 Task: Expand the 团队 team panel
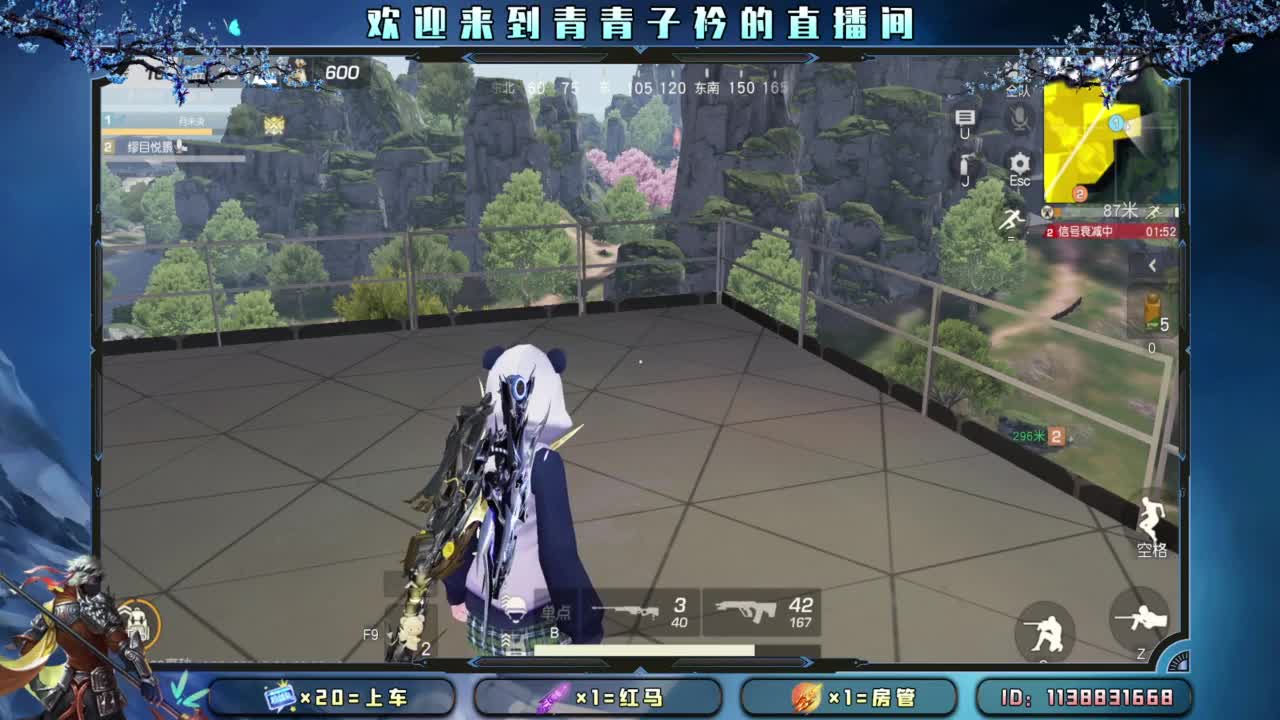pos(1018,92)
